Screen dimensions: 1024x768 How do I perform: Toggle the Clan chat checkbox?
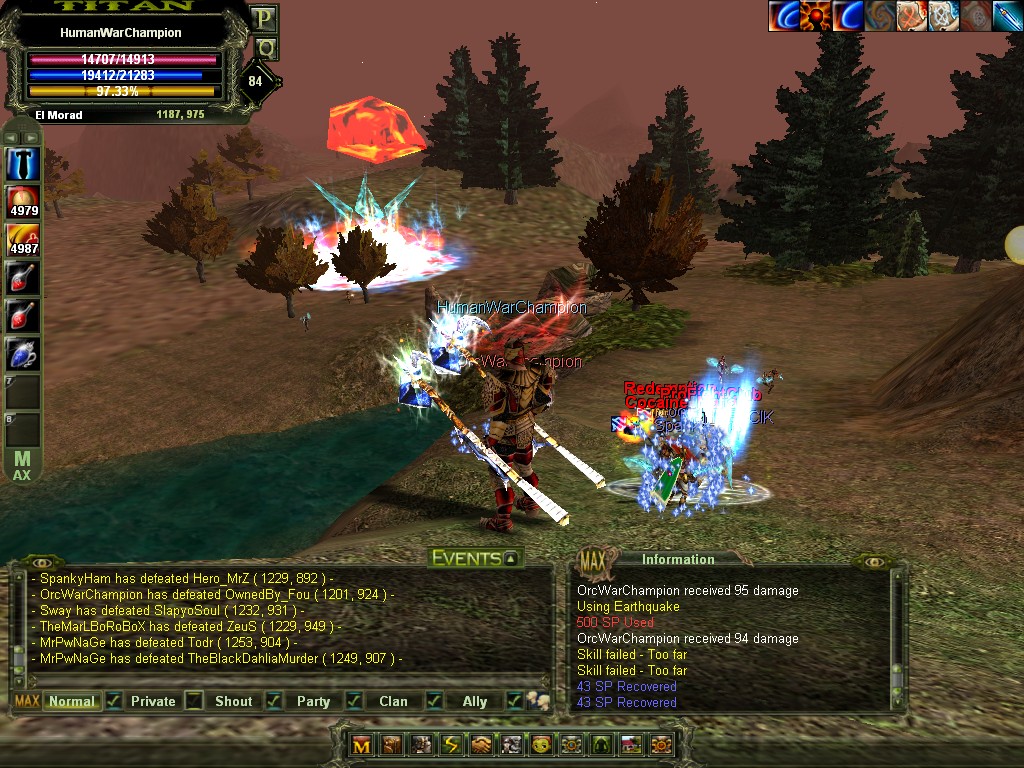tap(434, 701)
